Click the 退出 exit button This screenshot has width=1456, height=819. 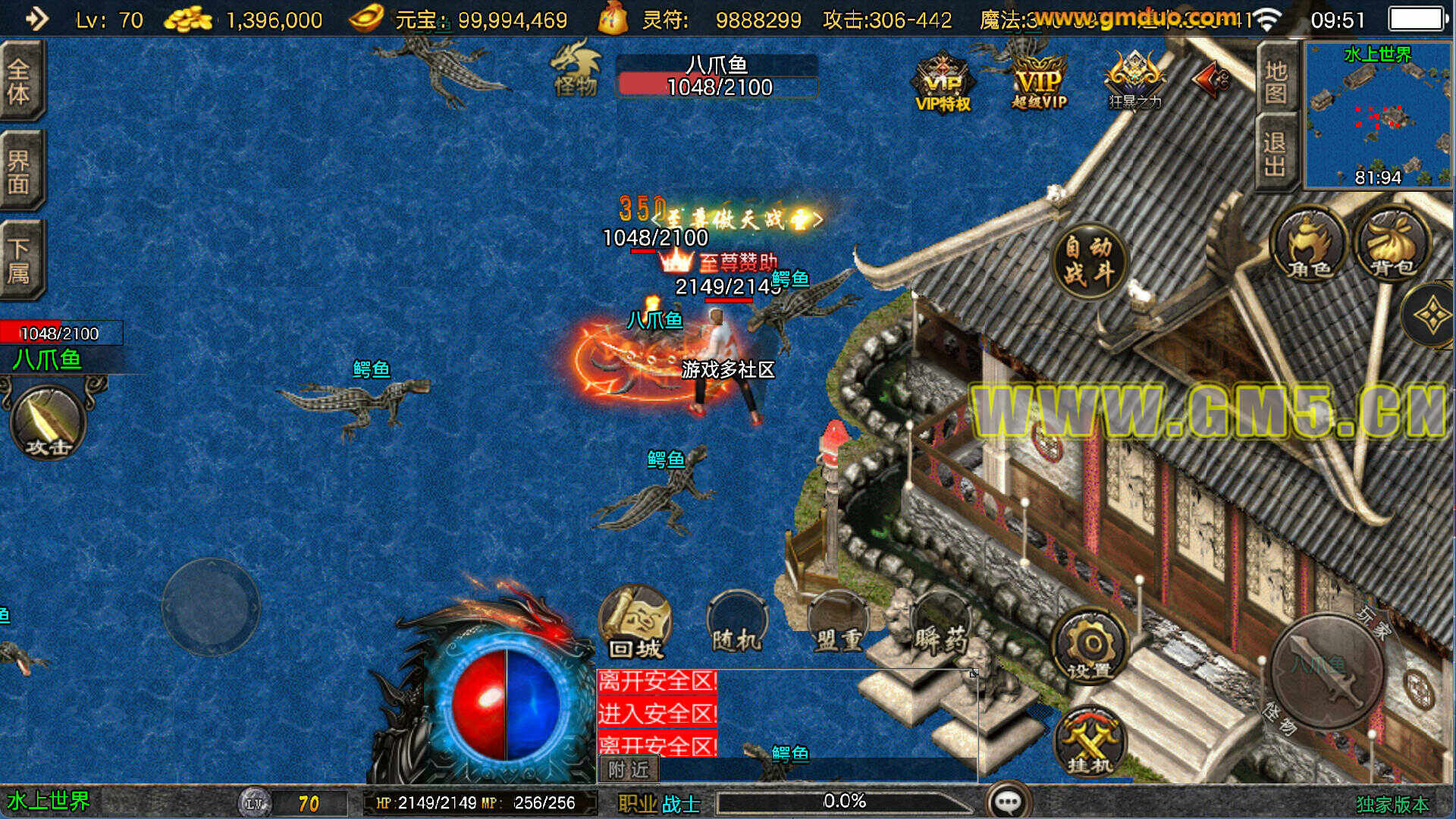tap(1276, 153)
